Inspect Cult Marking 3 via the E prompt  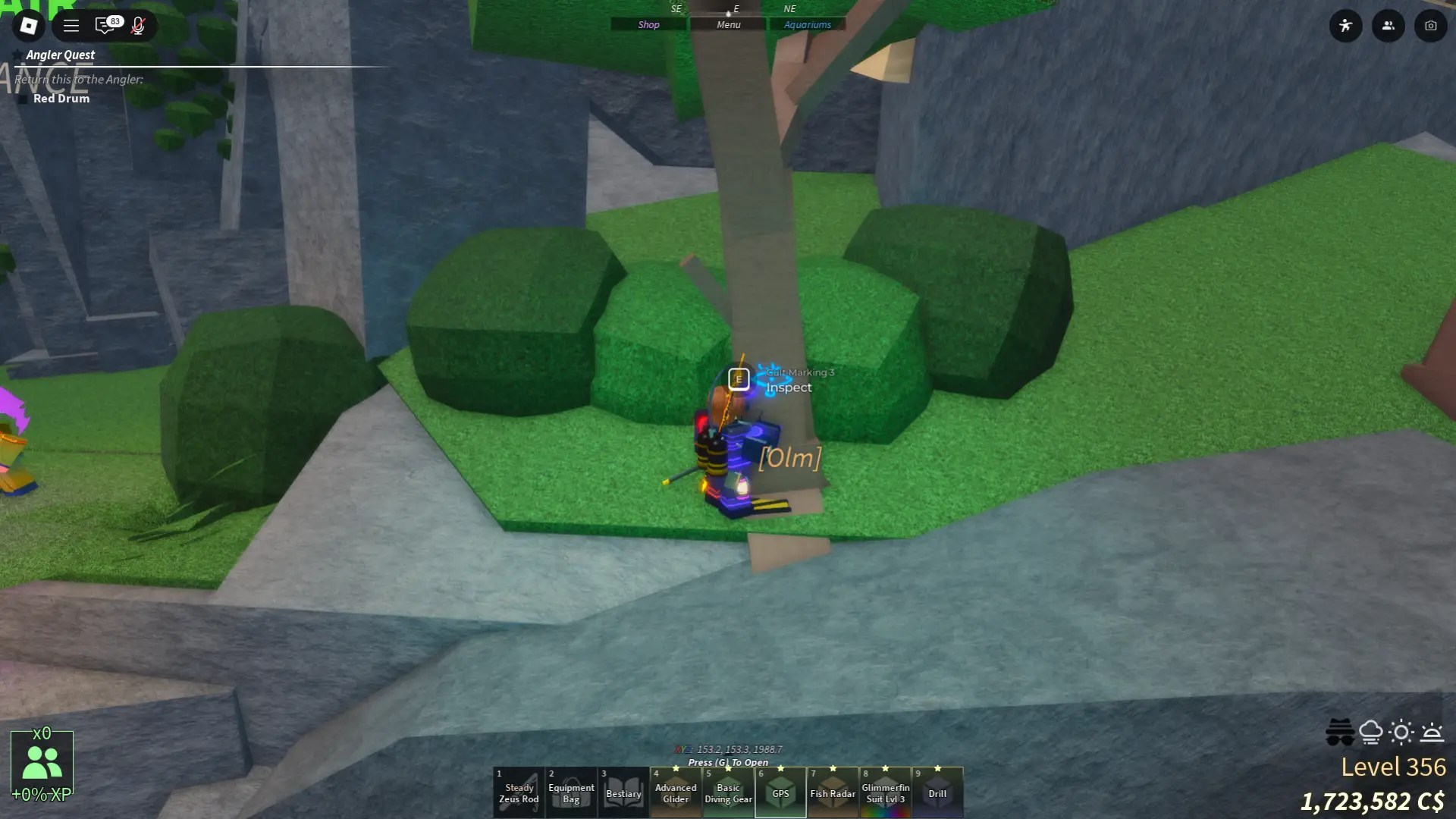point(738,379)
